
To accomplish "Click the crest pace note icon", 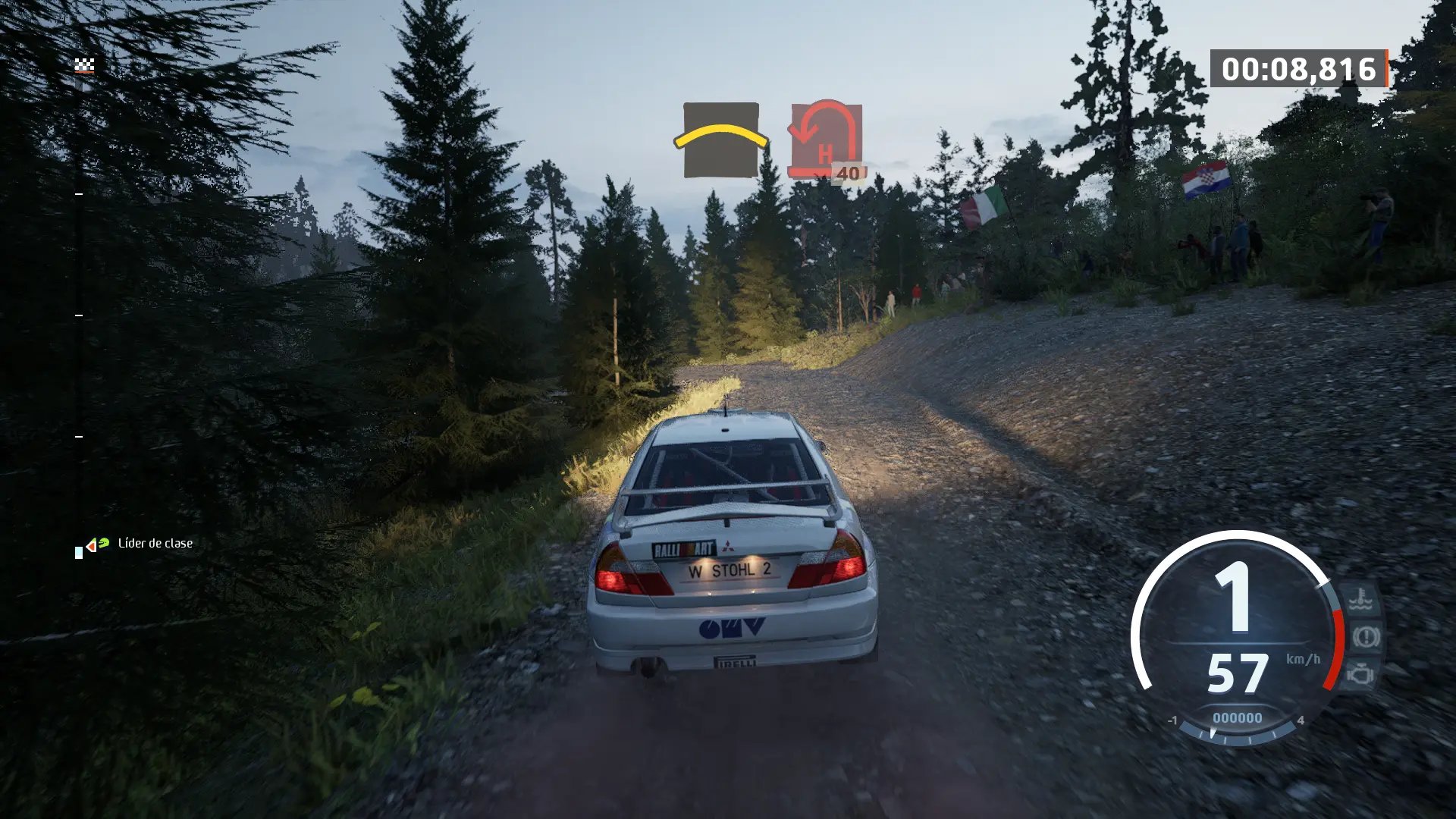I will tap(720, 140).
